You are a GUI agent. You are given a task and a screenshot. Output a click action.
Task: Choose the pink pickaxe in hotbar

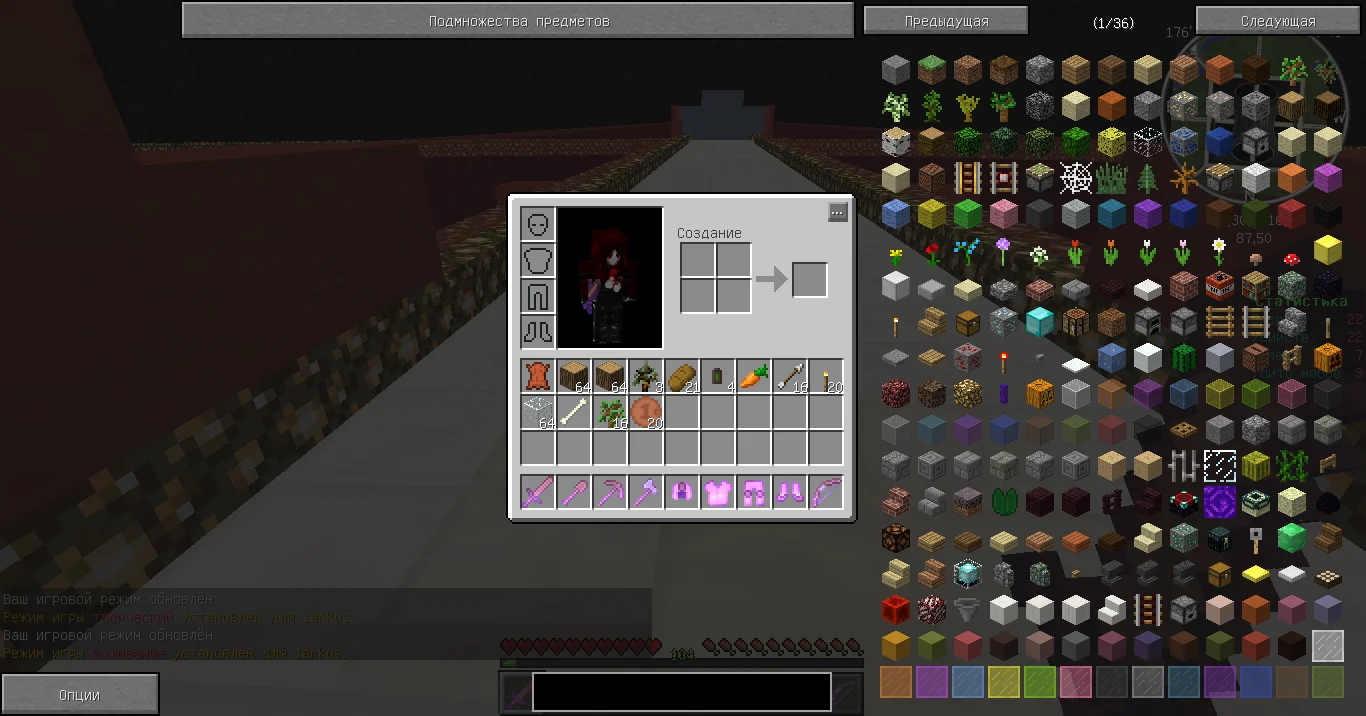click(x=610, y=492)
